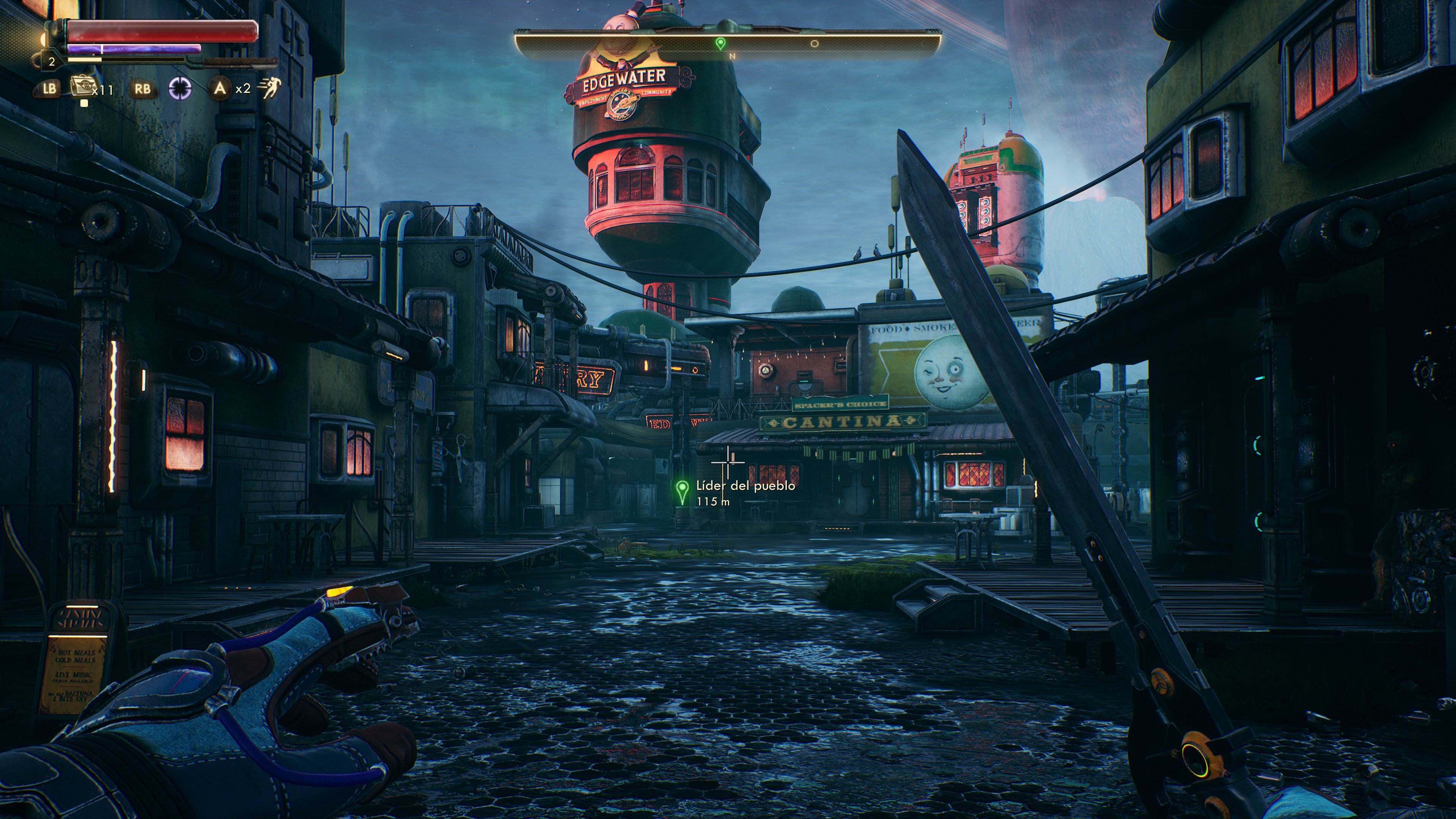Toggle the white circle marker on the compass bar
The height and width of the screenshot is (819, 1456).
coord(814,44)
